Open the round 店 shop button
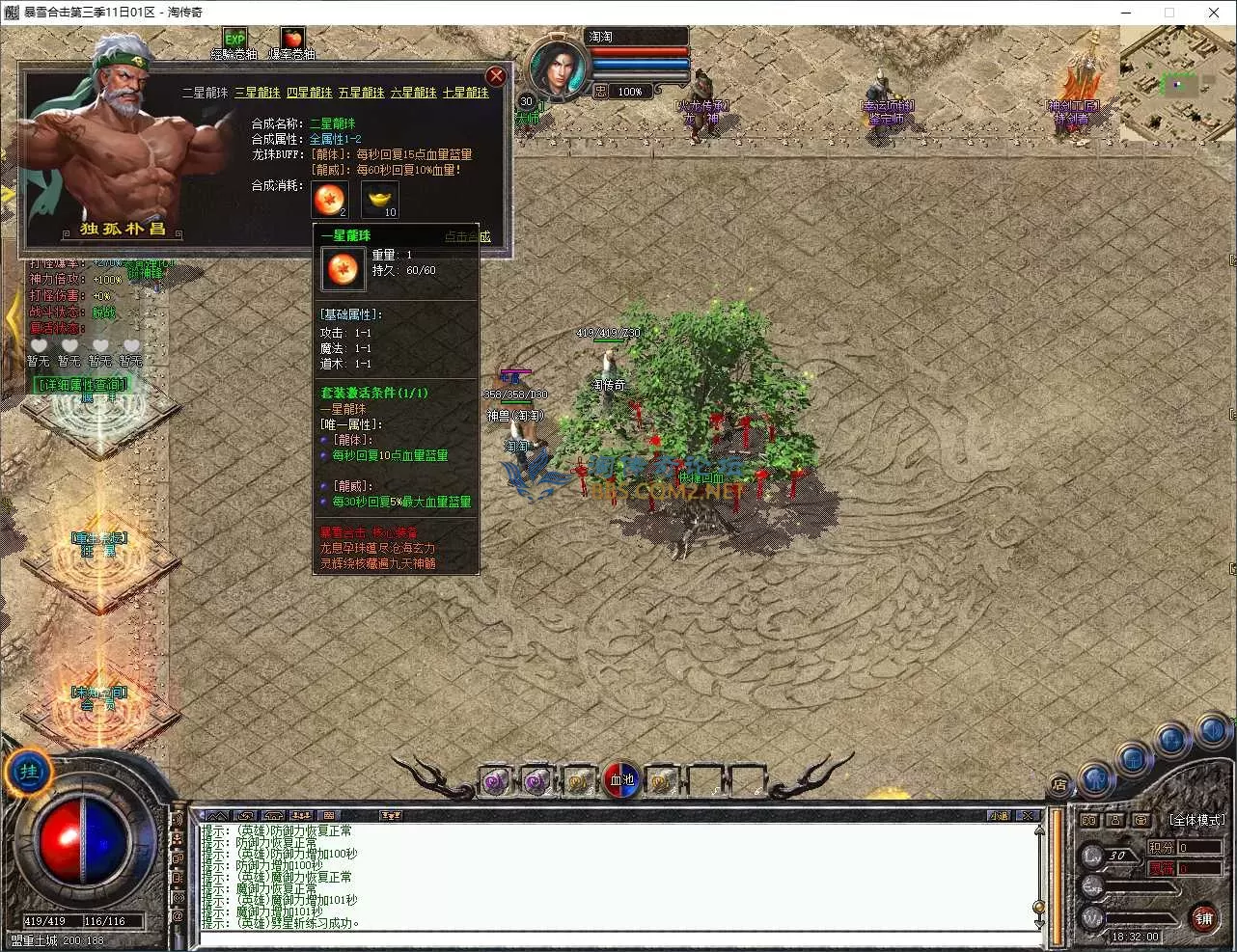The width and height of the screenshot is (1237, 952). pyautogui.click(x=1059, y=785)
